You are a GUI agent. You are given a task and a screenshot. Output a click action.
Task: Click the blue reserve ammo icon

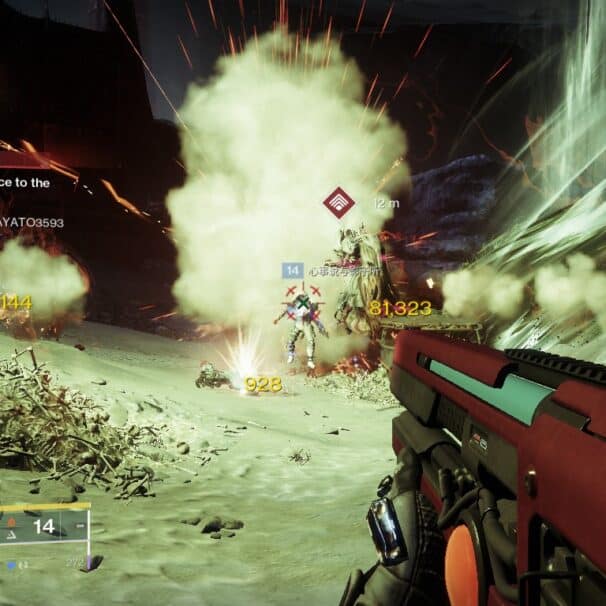pos(11,564)
